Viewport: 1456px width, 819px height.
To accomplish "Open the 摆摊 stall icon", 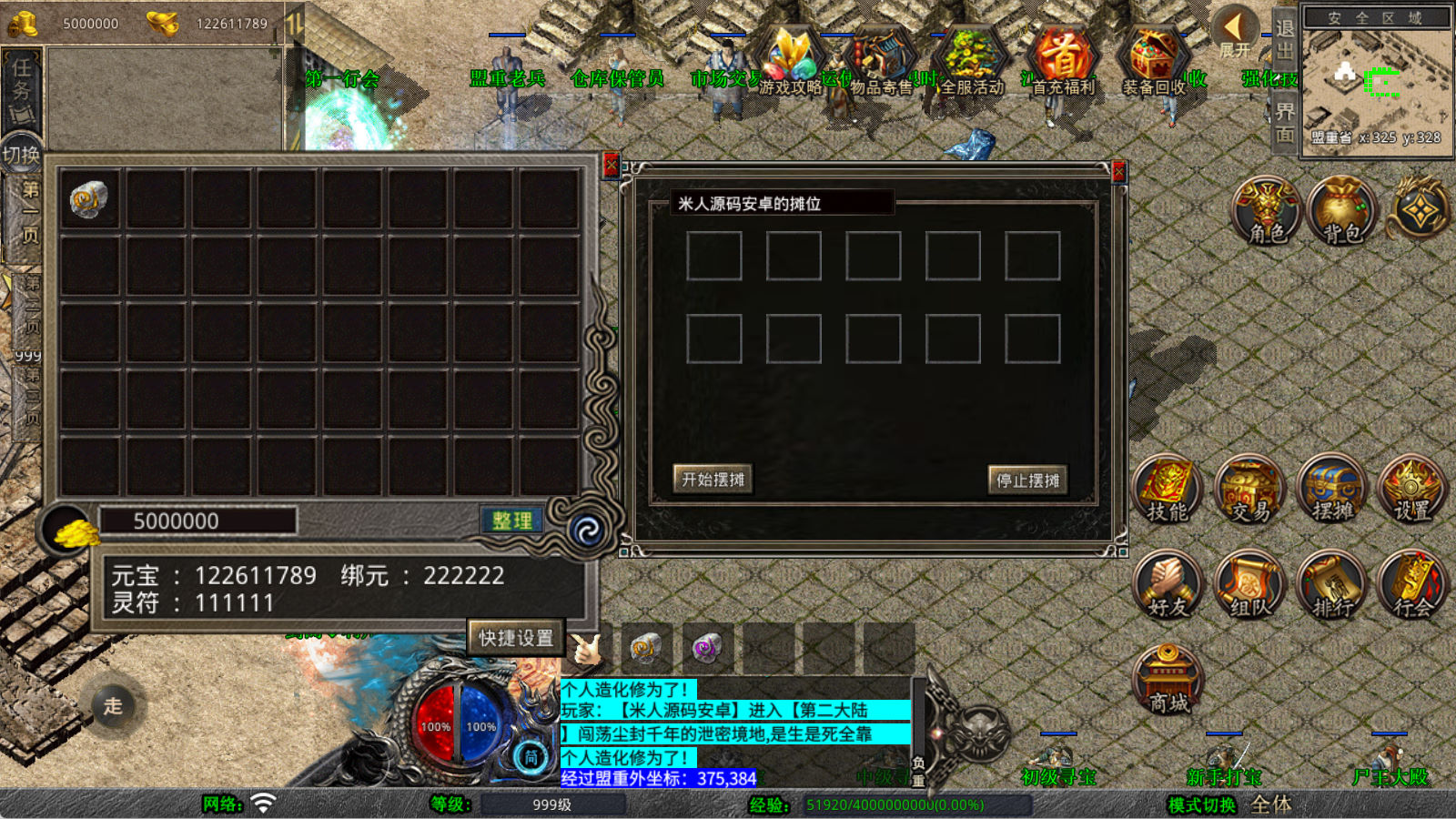I will (x=1331, y=490).
